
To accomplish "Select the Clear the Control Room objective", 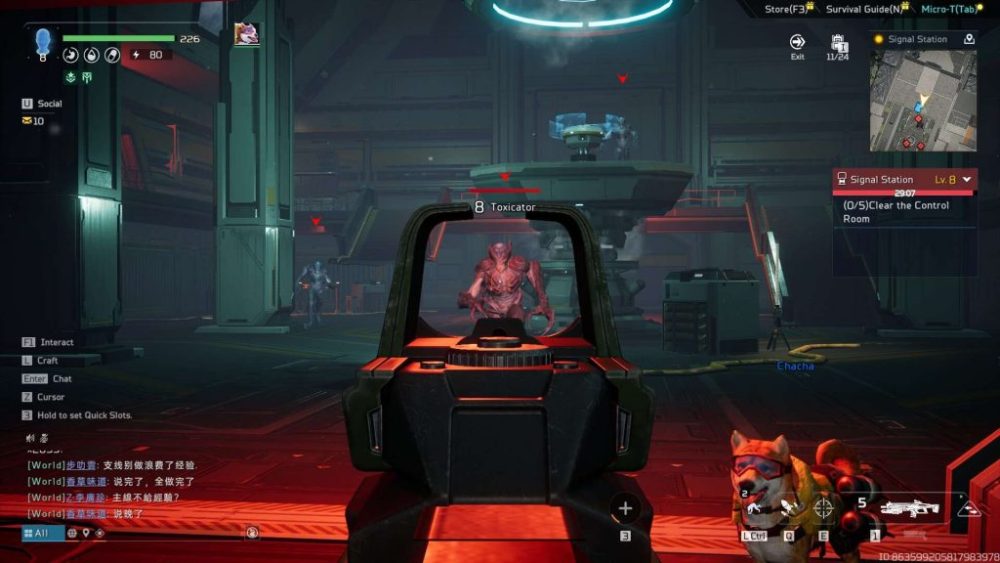I will click(896, 212).
